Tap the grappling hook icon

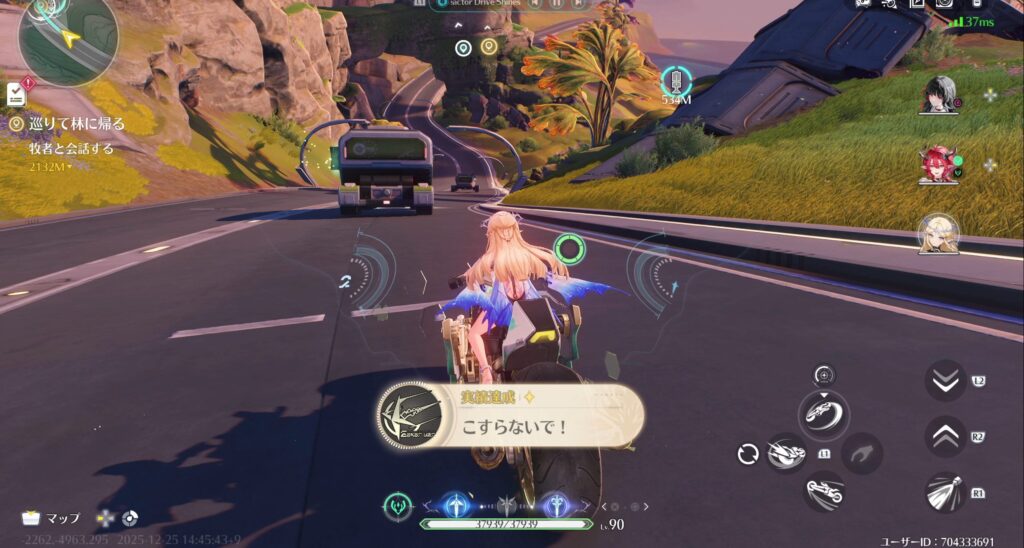coord(861,454)
